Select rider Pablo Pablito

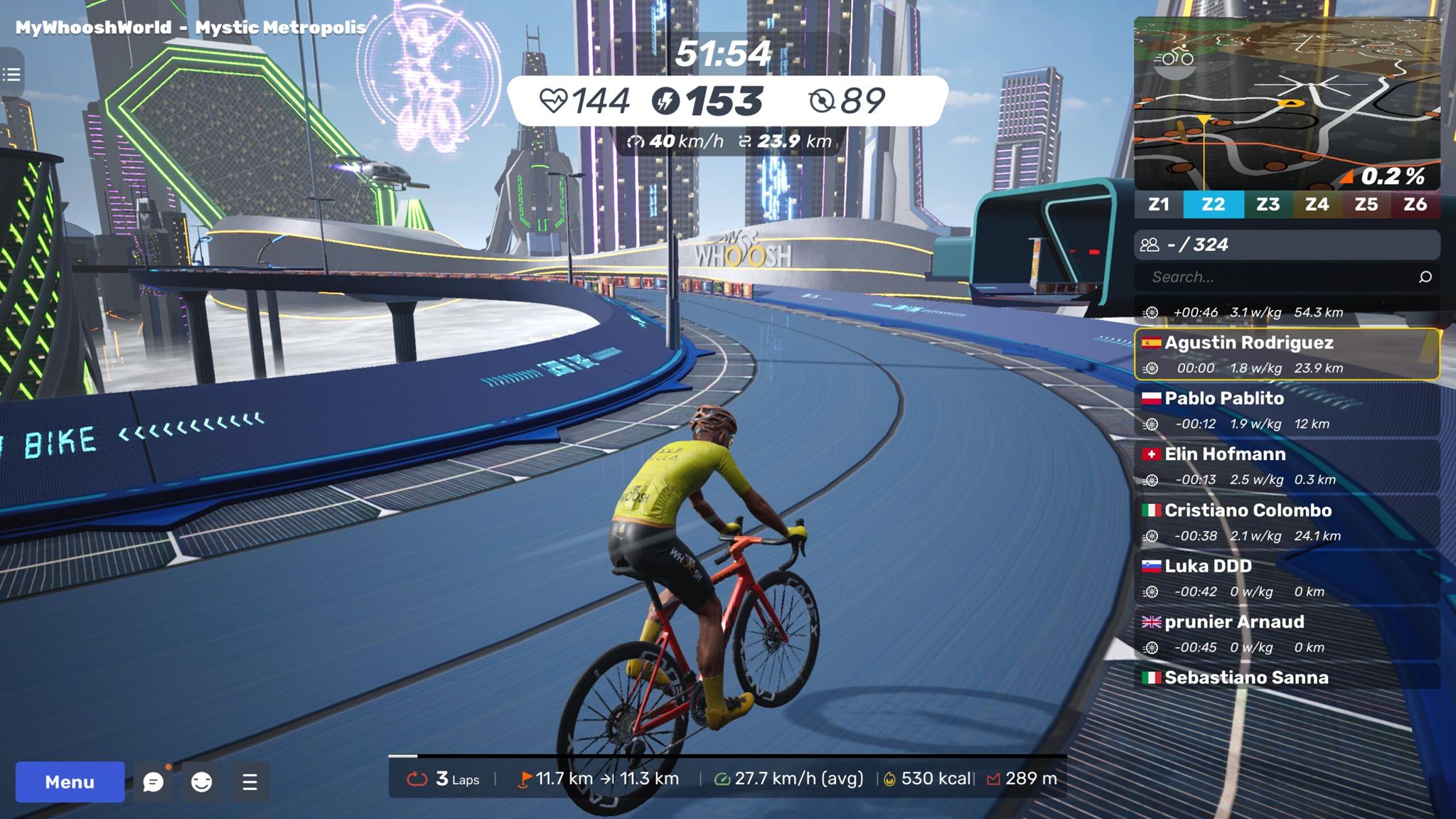(1287, 410)
